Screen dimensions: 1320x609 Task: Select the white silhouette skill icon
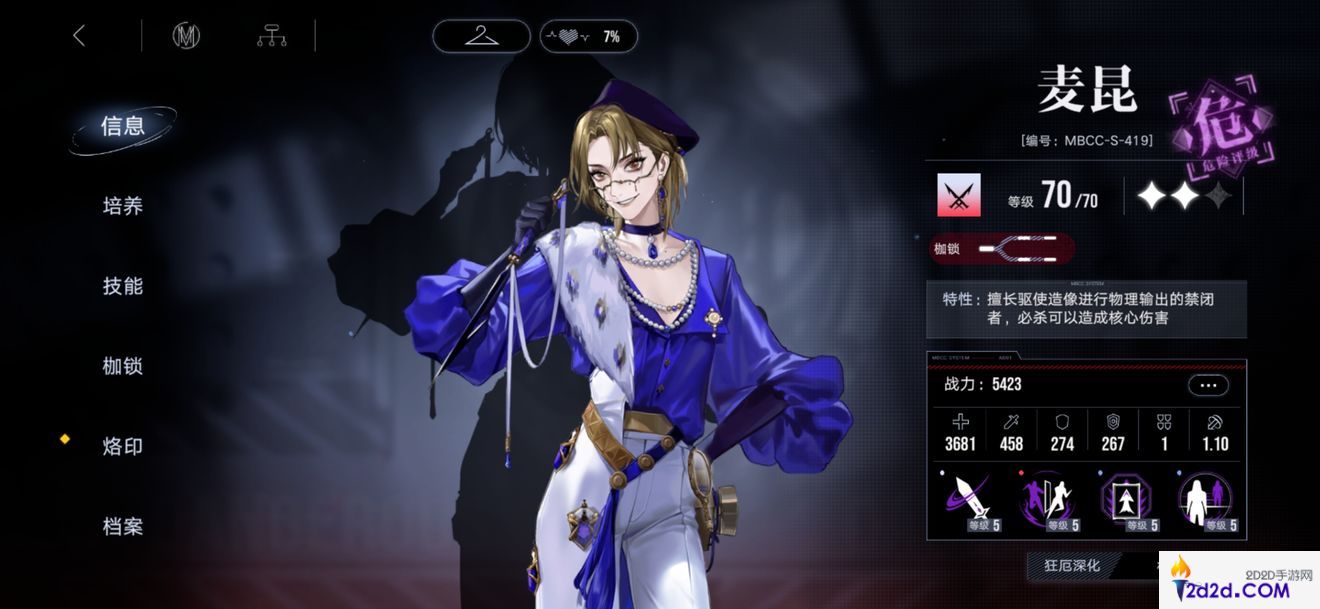tap(1207, 501)
